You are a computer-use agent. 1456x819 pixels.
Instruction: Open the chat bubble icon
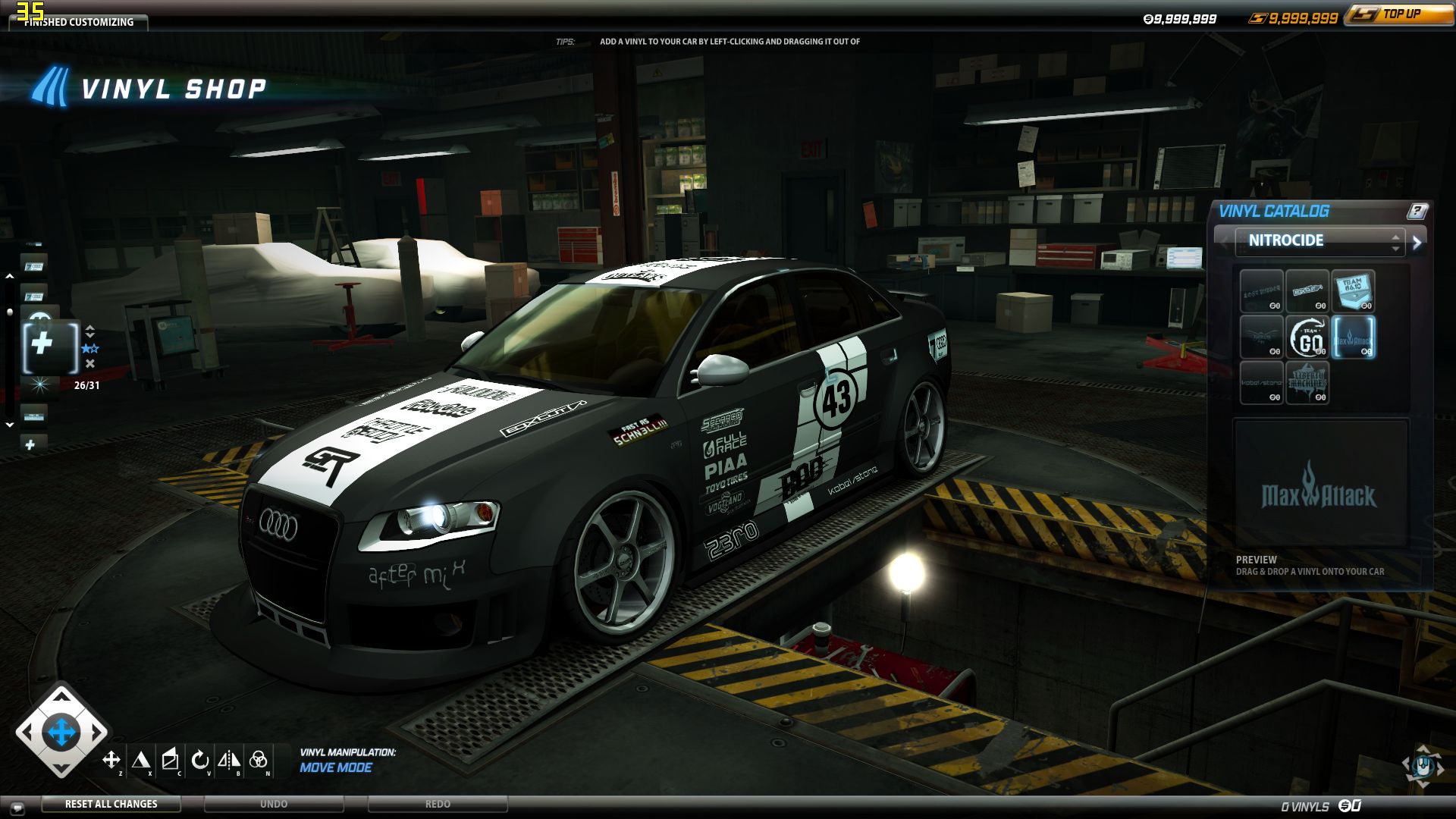[x=17, y=808]
